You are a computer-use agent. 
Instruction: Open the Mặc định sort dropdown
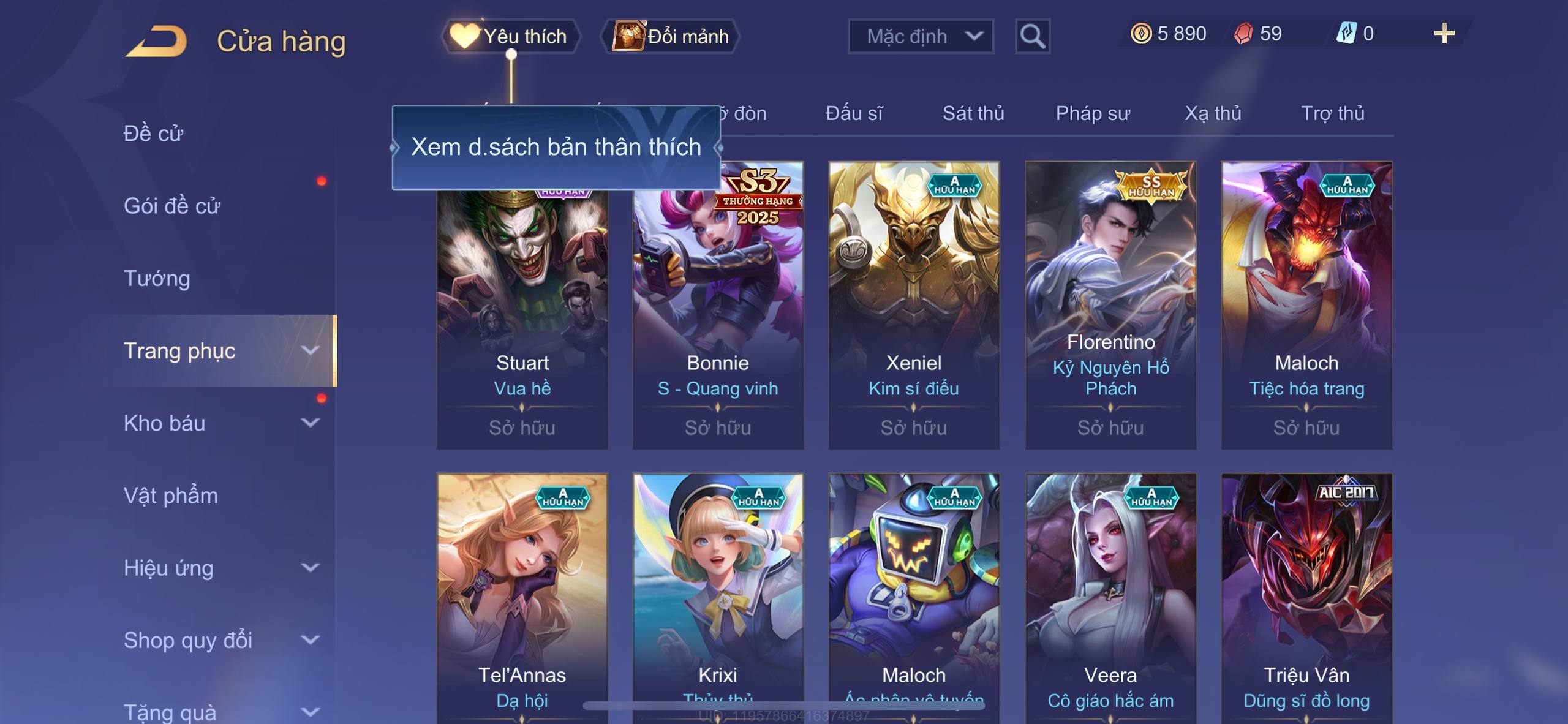[920, 36]
